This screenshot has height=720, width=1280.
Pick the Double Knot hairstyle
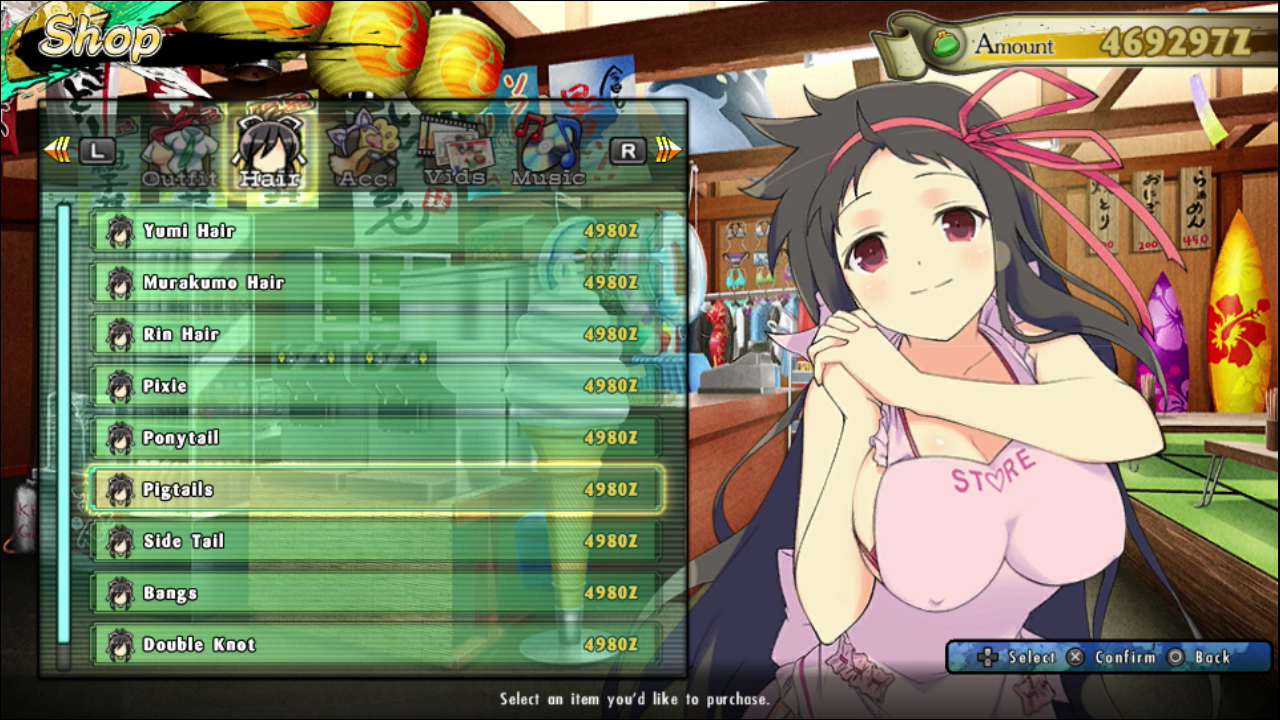click(x=375, y=645)
